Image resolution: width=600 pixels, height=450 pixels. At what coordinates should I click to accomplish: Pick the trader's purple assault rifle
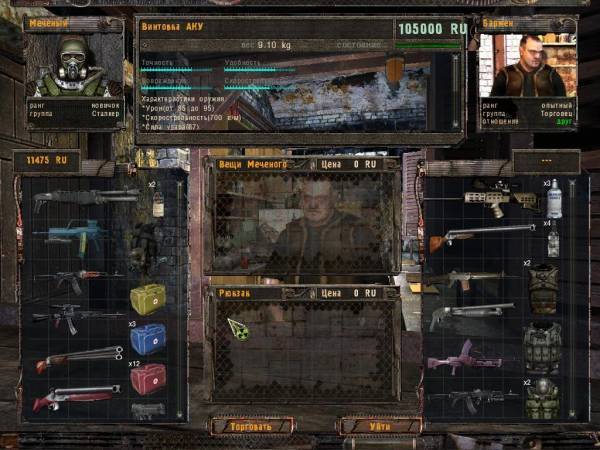click(x=472, y=357)
